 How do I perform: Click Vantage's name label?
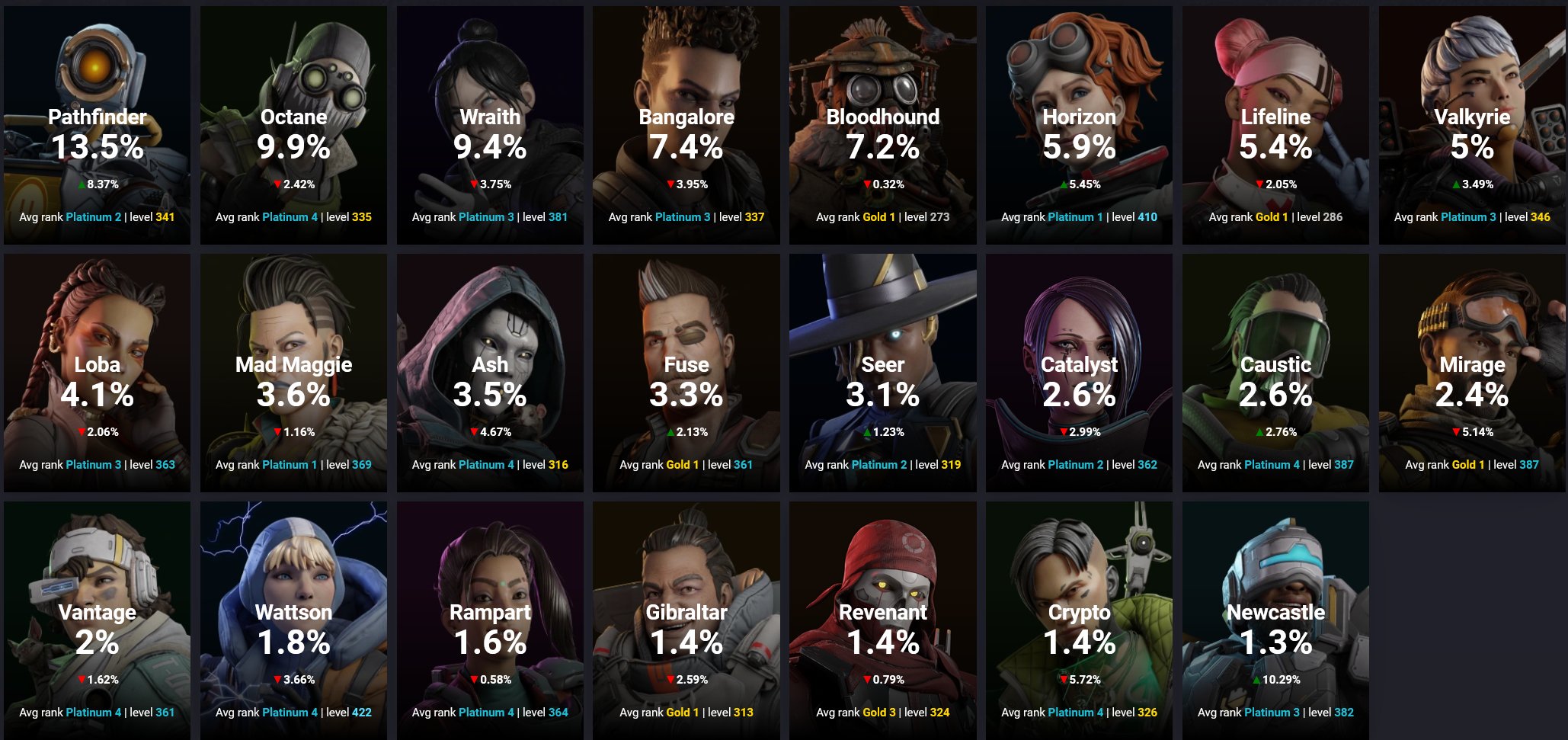[96, 613]
